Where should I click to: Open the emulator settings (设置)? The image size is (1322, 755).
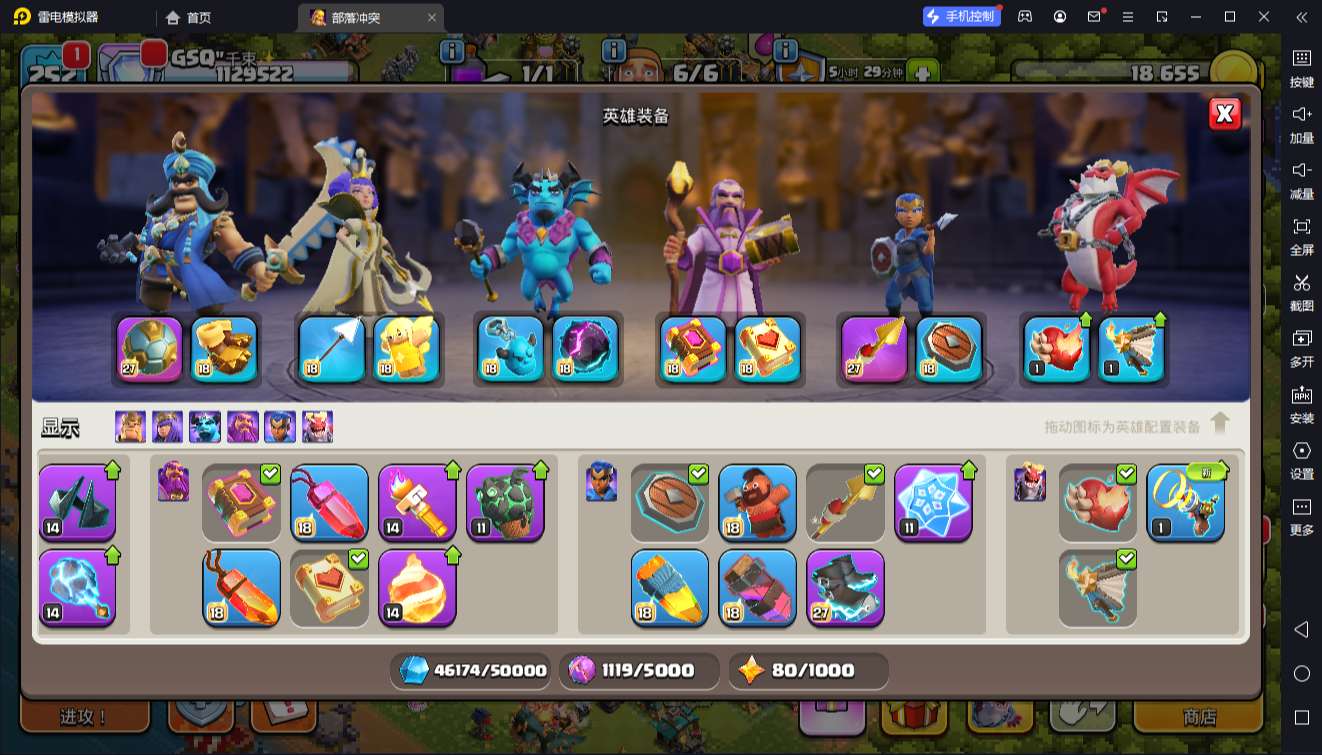point(1301,459)
